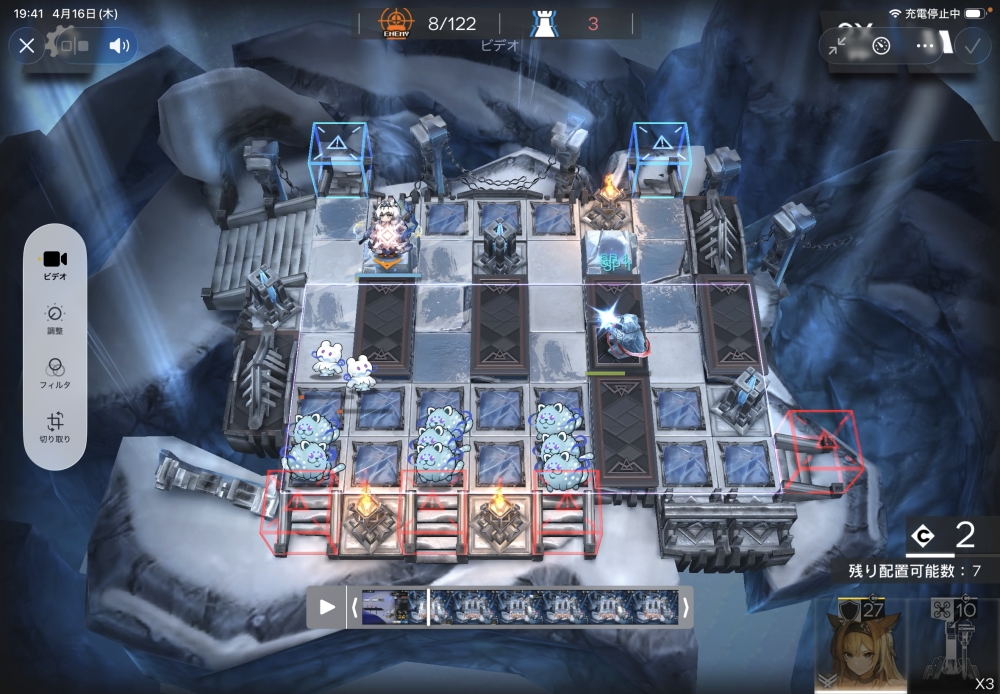Play the video clip
Screen dimensions: 1000x694
(x=327, y=607)
